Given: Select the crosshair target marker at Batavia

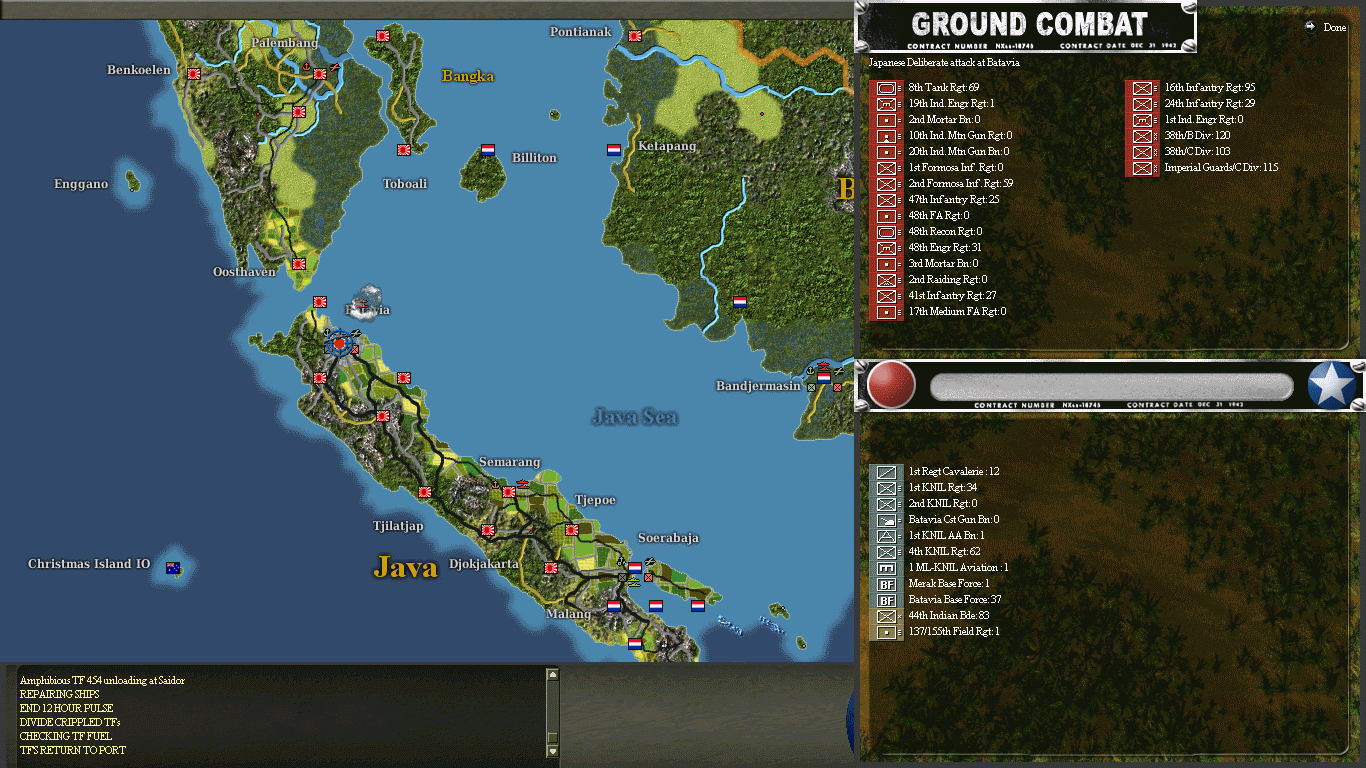Looking at the screenshot, I should pyautogui.click(x=339, y=344).
